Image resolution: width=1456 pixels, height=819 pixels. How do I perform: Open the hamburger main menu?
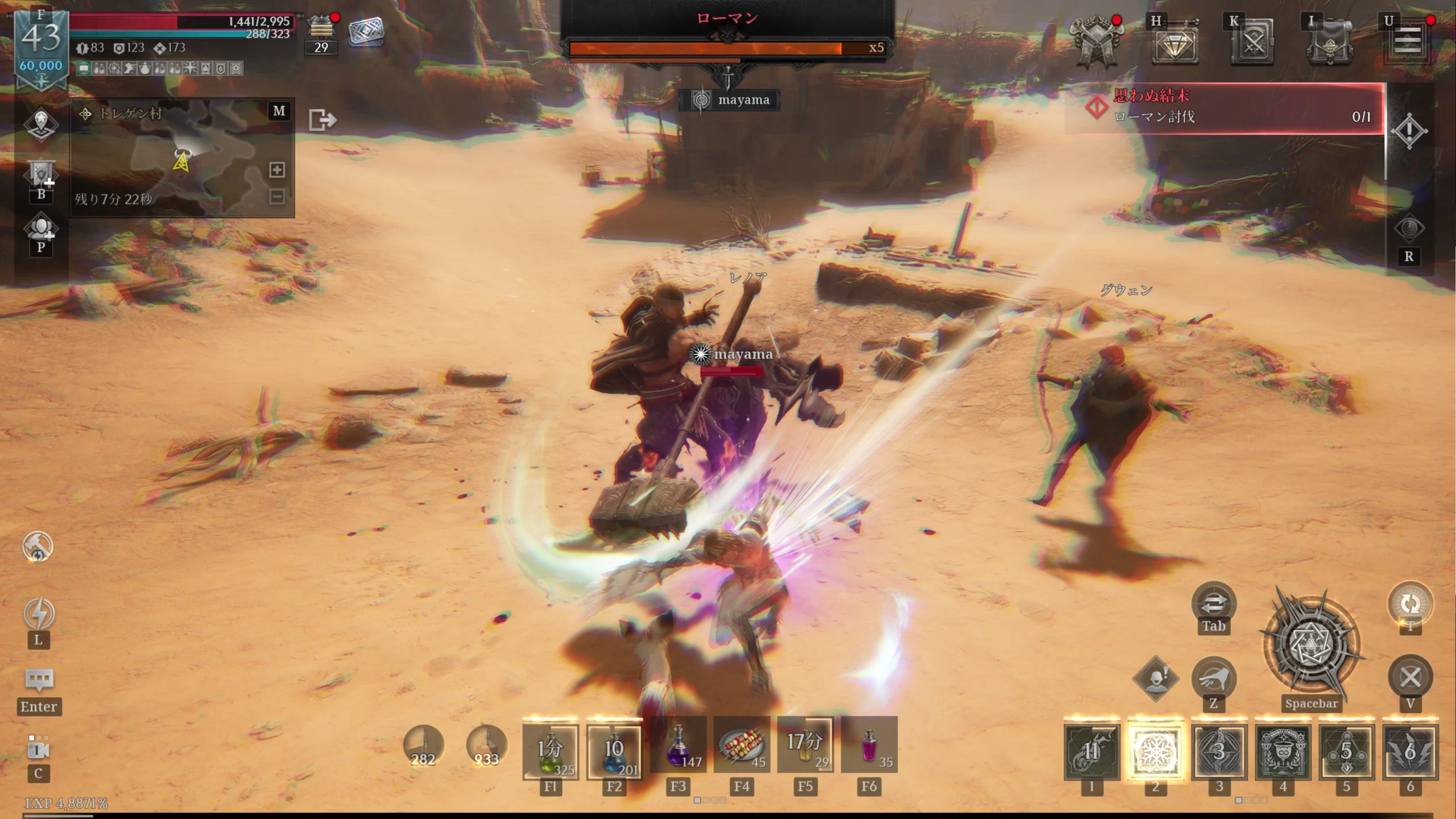(x=1407, y=42)
